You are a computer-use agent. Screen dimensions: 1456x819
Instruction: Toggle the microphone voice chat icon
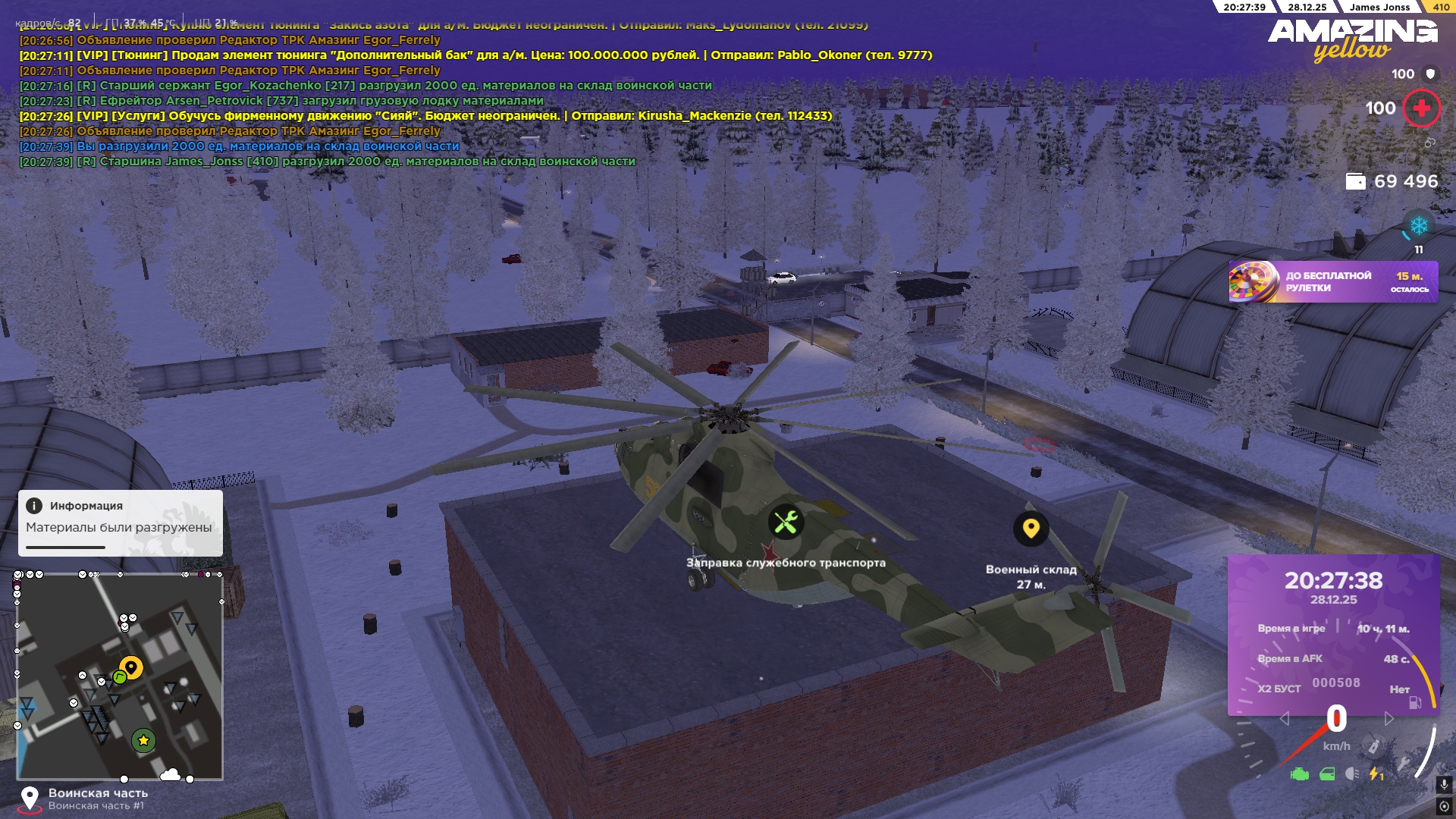[1444, 785]
